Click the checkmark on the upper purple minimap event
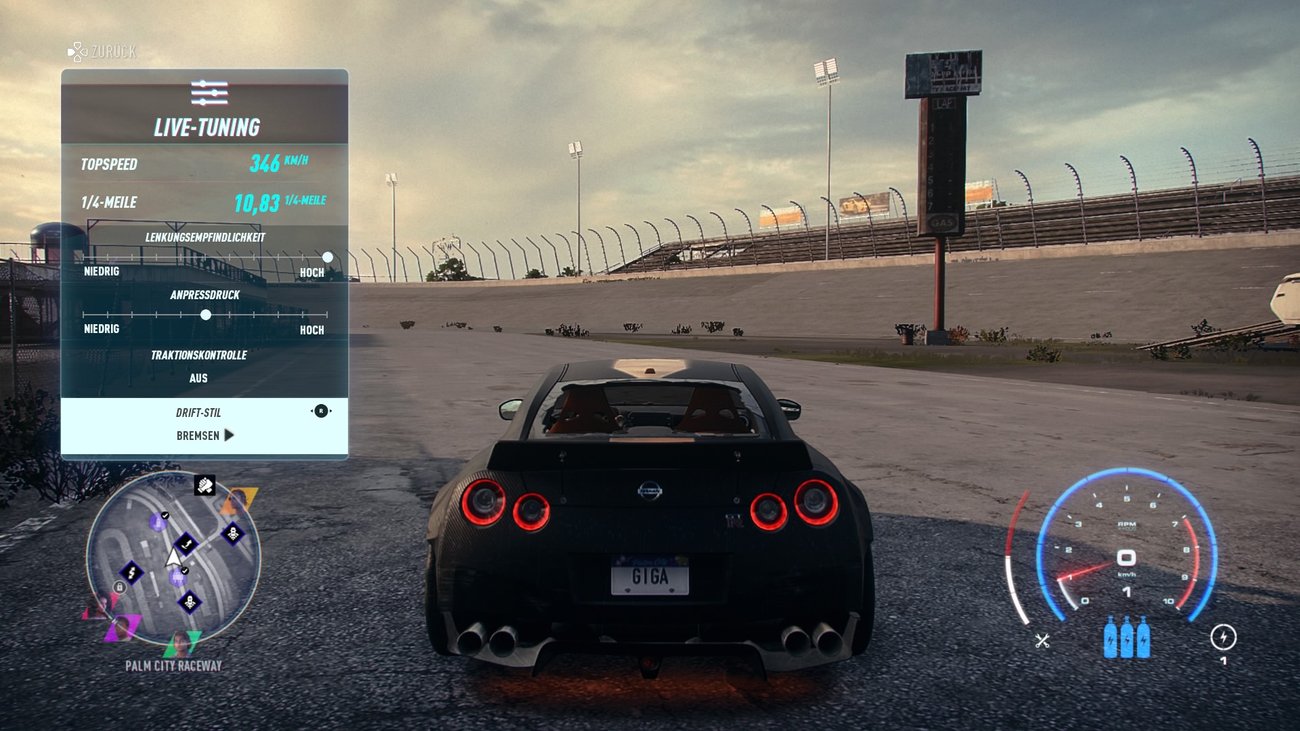The height and width of the screenshot is (731, 1300). tap(164, 515)
